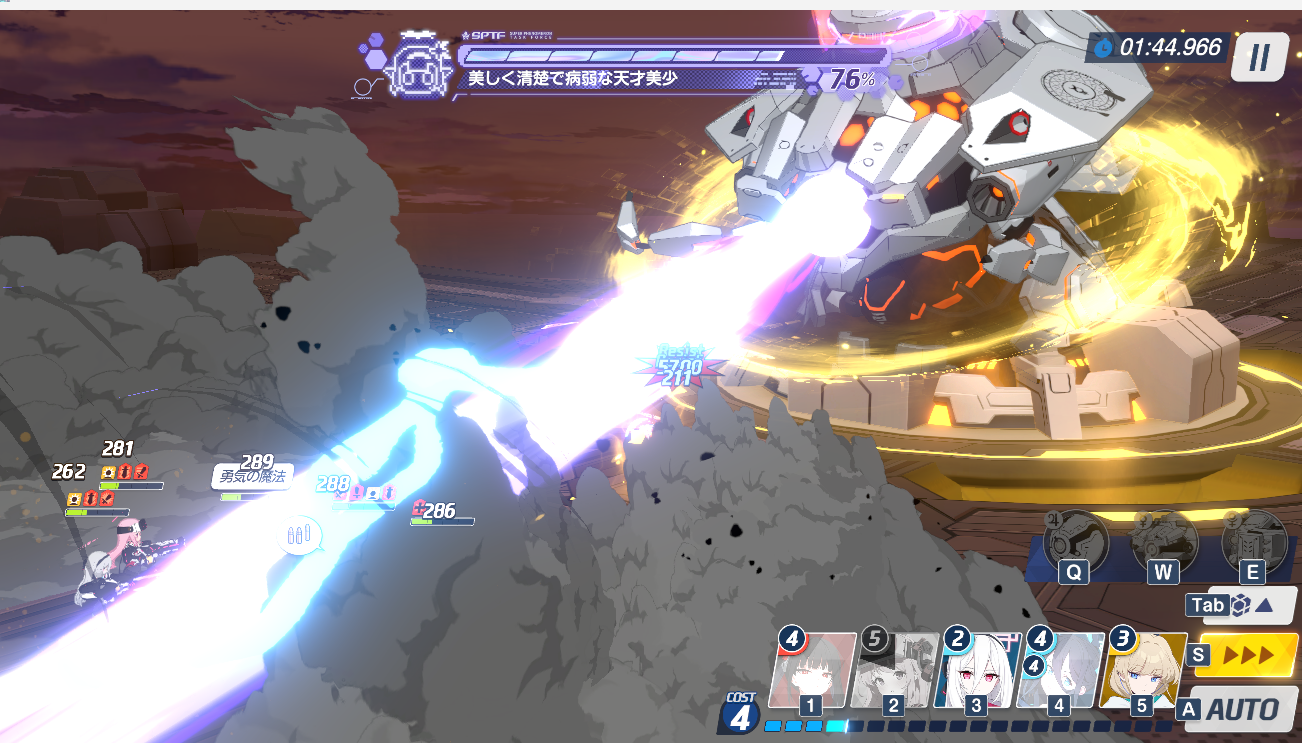The height and width of the screenshot is (743, 1302).
Task: Choose the blonde student's cost 3 skill card
Action: coord(1142,670)
